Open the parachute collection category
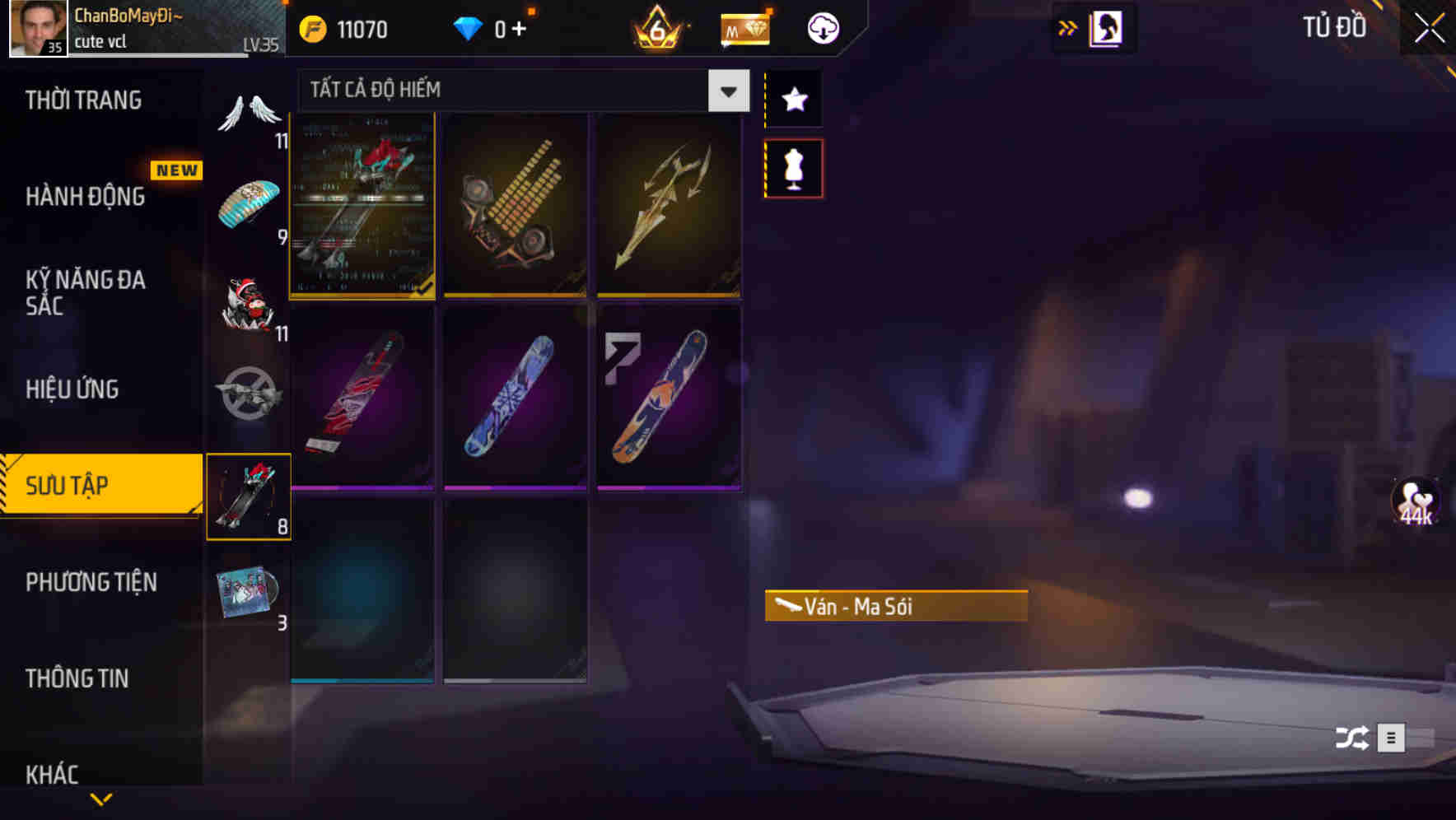The width and height of the screenshot is (1456, 820). click(x=250, y=202)
